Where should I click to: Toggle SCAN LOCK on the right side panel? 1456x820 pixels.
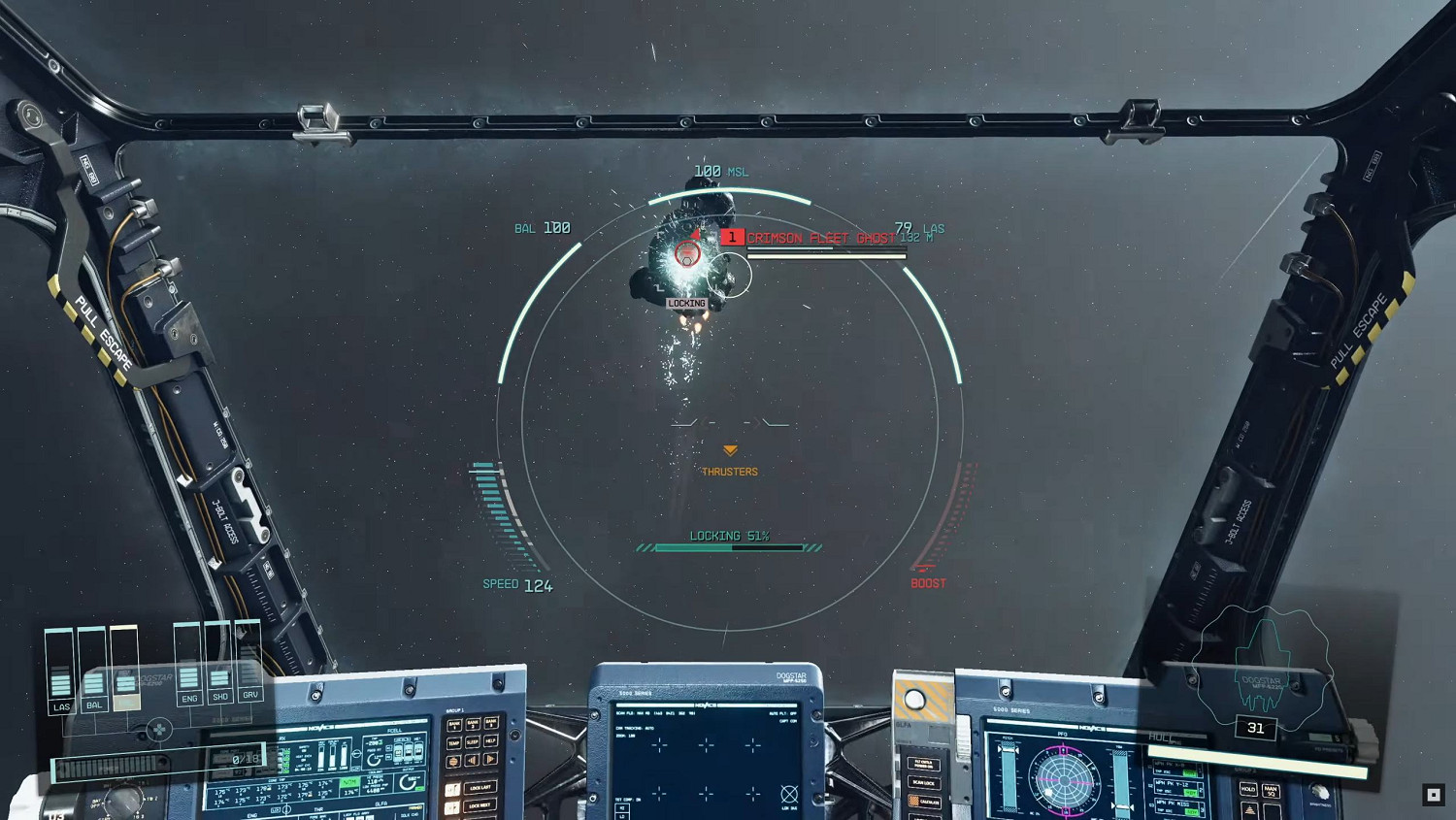[923, 782]
